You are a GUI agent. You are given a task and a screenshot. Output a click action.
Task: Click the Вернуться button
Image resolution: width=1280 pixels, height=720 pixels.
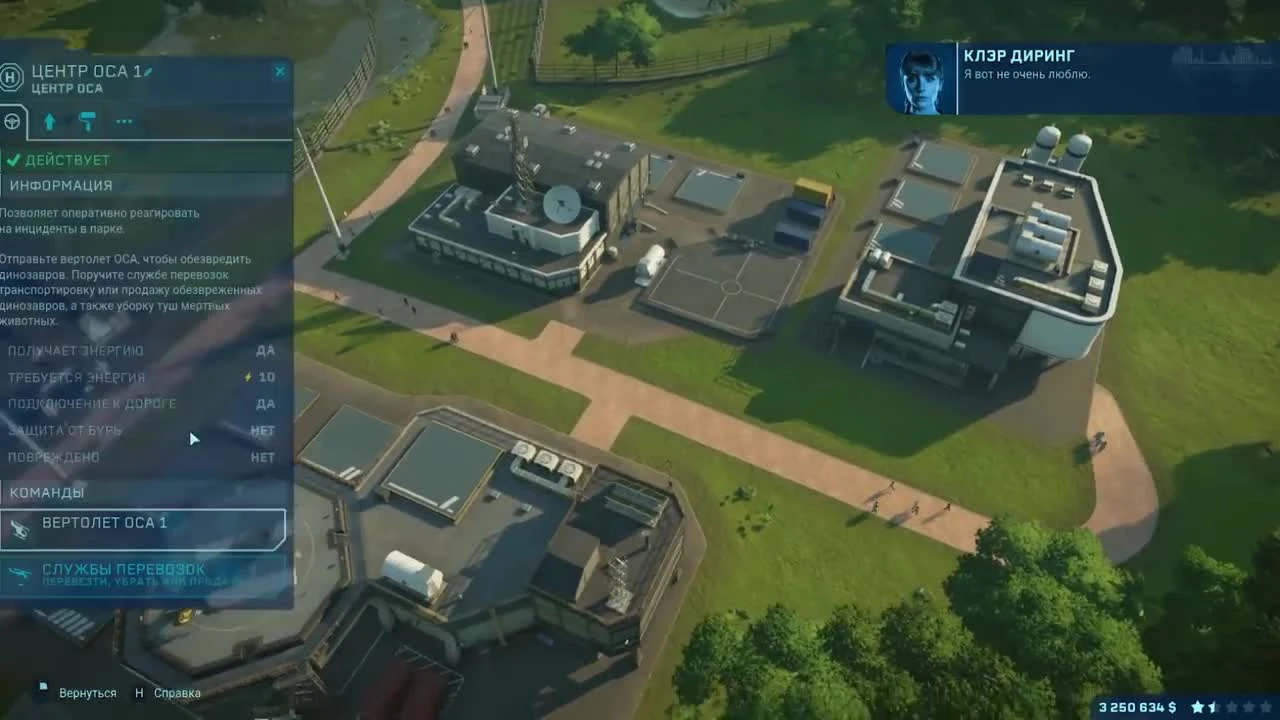88,692
